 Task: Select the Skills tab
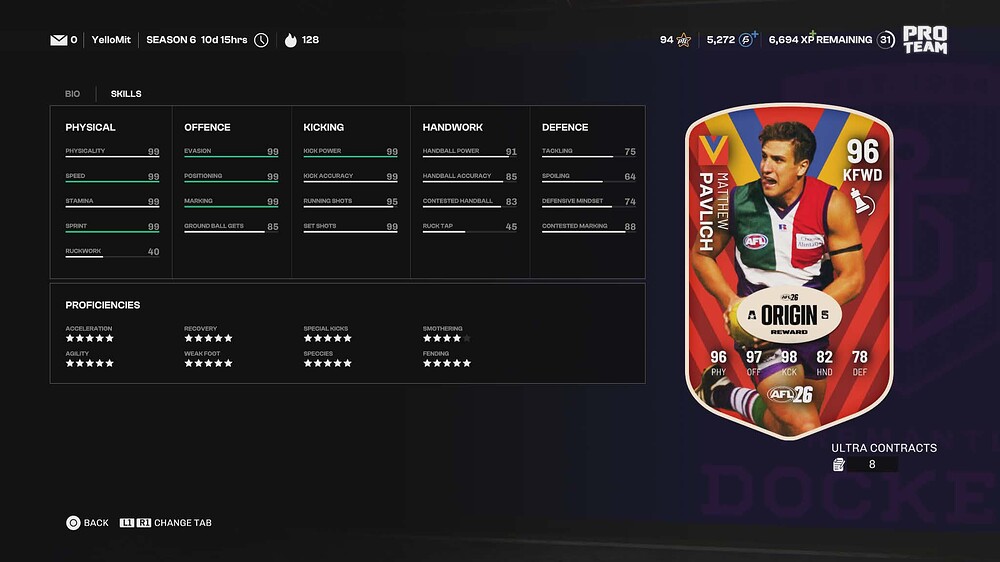coord(126,94)
